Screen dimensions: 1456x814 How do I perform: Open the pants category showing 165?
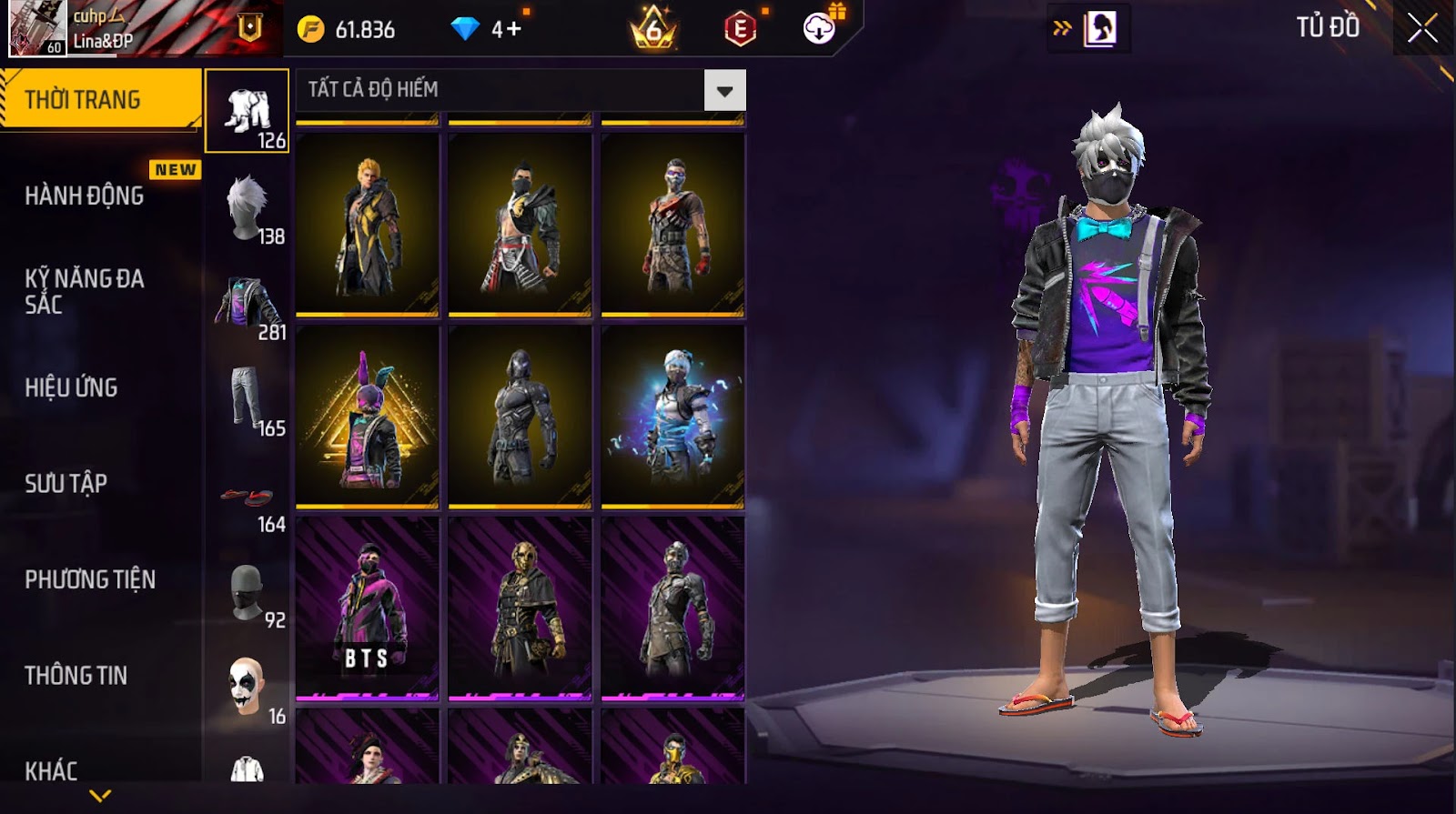(248, 400)
